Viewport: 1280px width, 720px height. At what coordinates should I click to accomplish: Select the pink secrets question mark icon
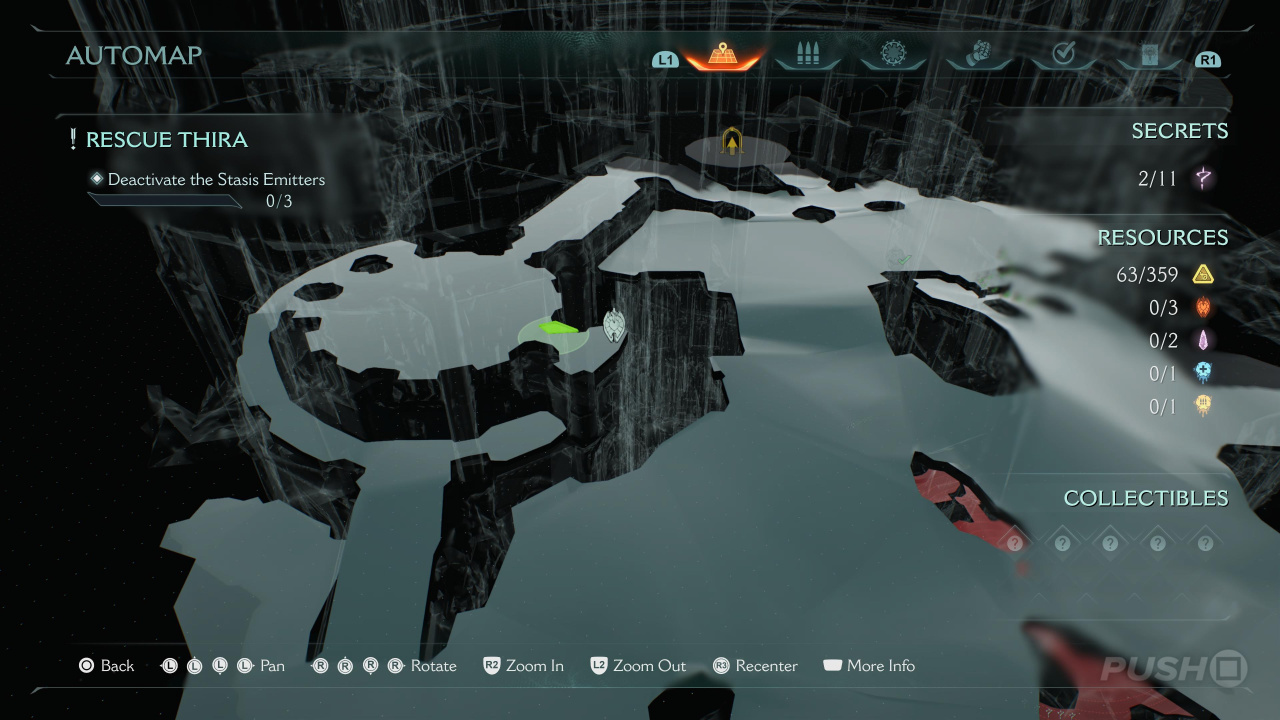[1203, 179]
